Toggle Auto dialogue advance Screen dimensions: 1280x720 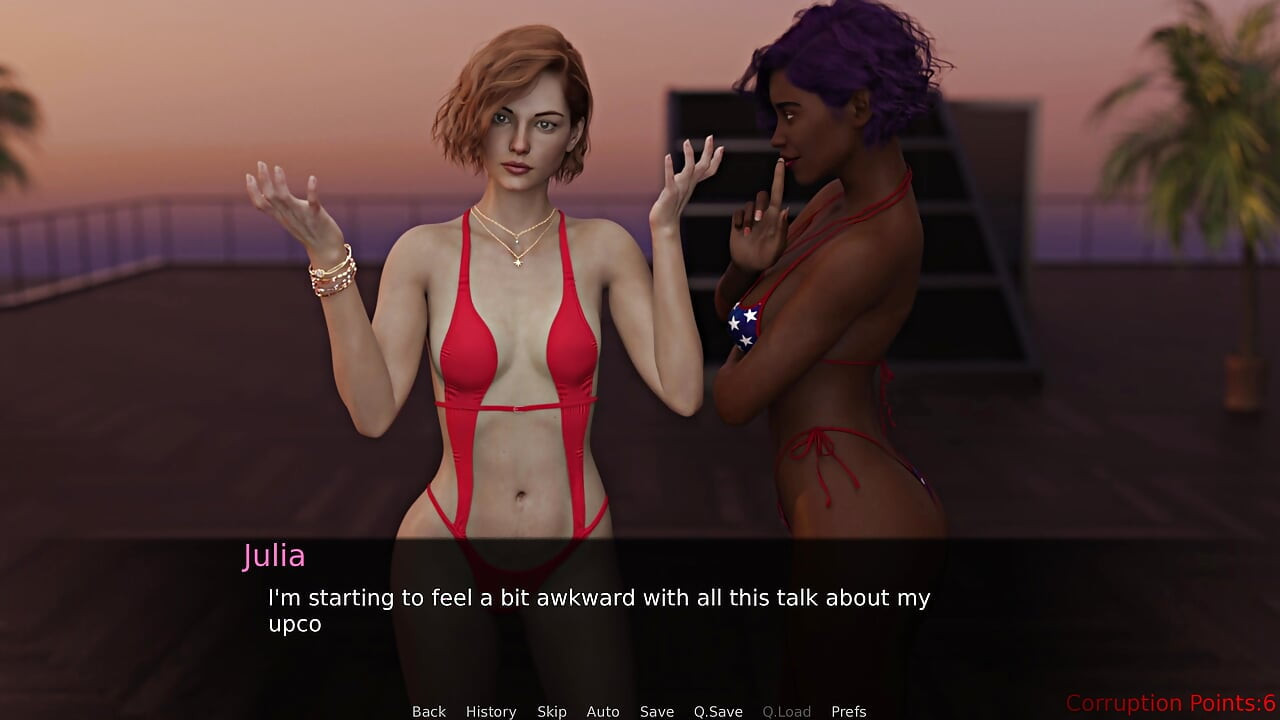(x=603, y=711)
